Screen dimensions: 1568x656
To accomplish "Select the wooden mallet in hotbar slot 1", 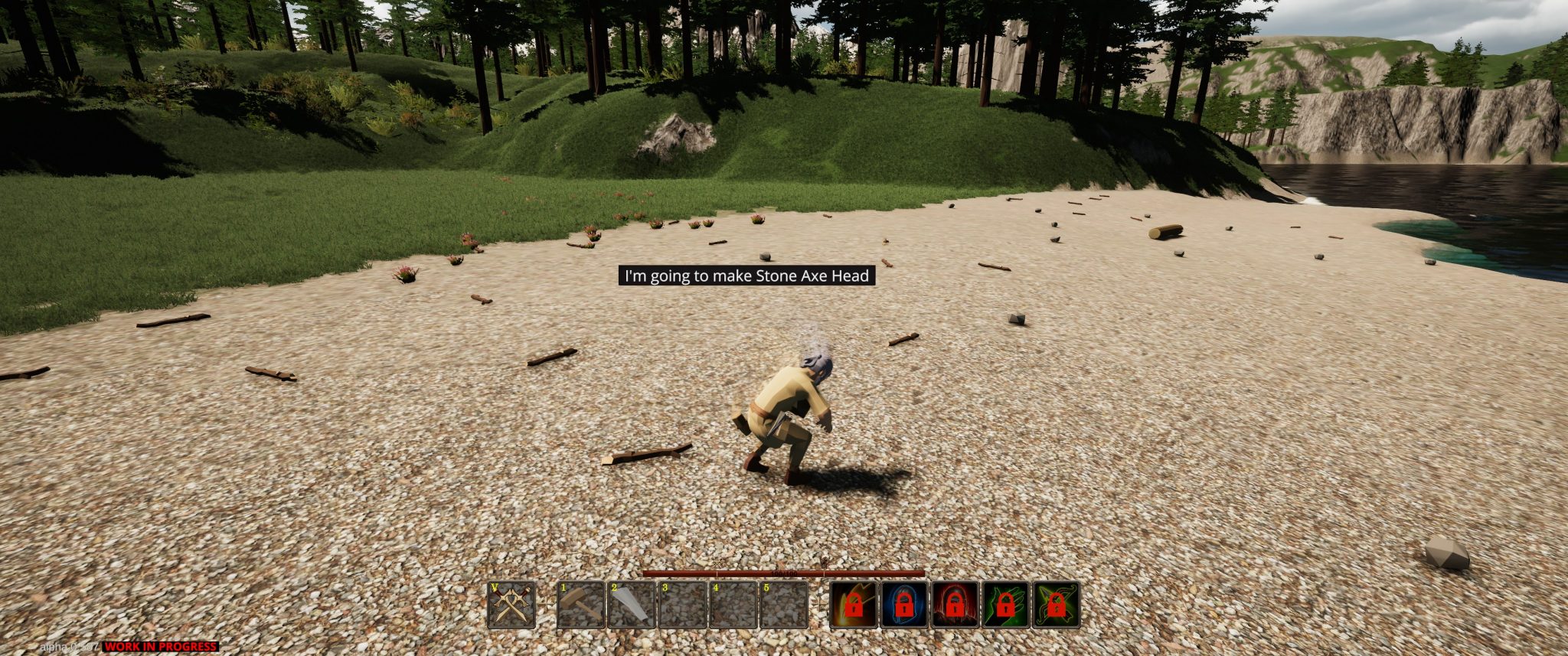I will pyautogui.click(x=581, y=605).
